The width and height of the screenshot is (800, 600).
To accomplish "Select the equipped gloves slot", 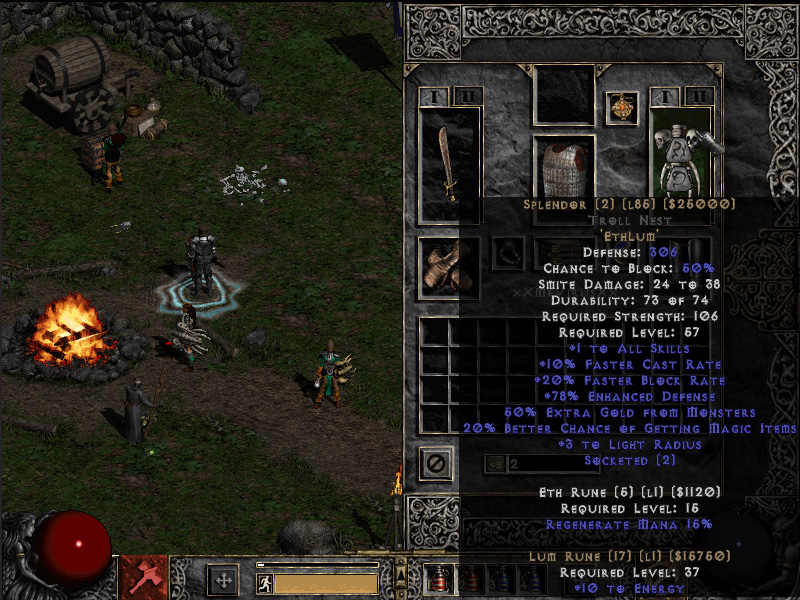I will click(449, 268).
